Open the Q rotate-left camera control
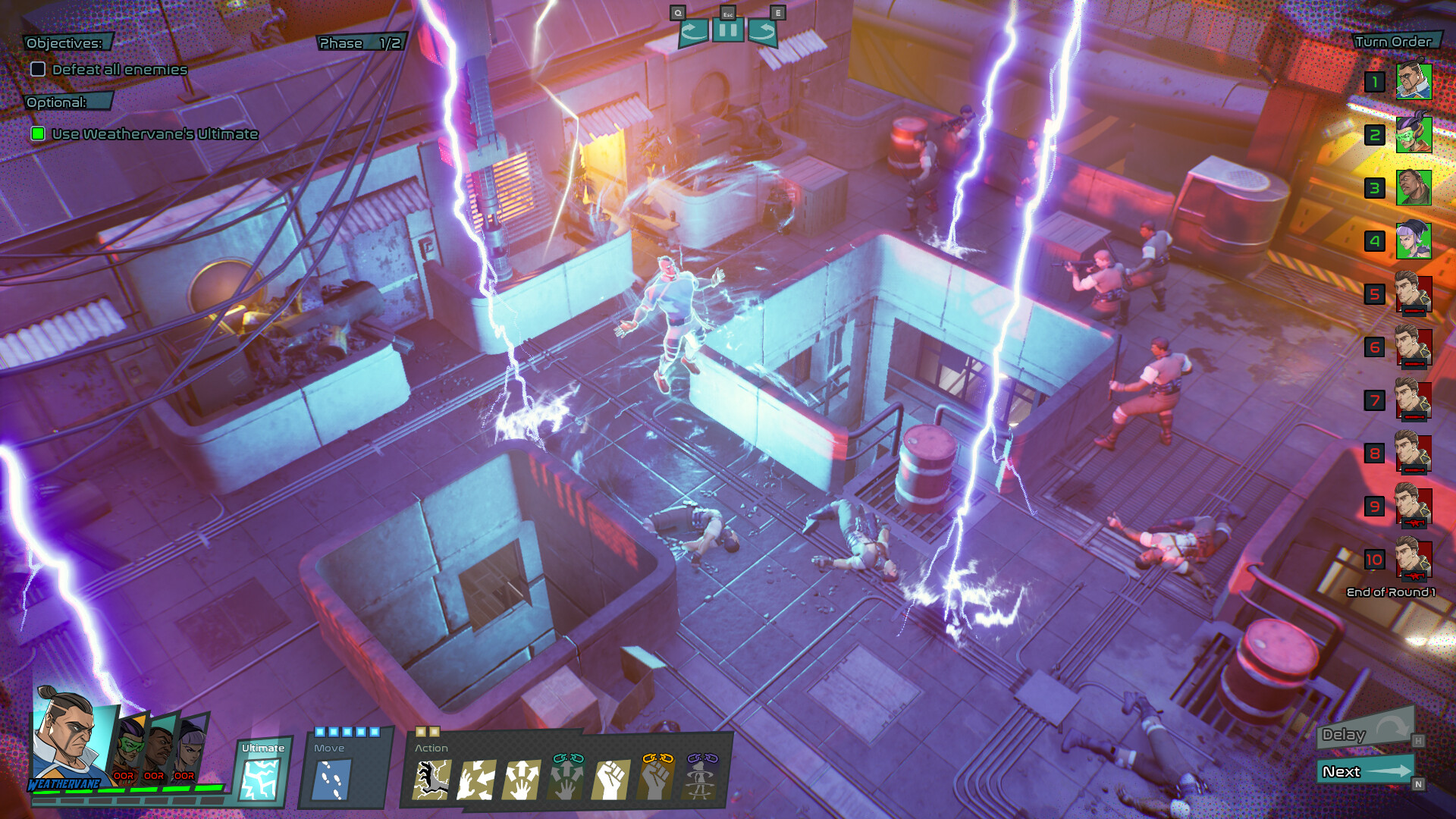 point(692,31)
